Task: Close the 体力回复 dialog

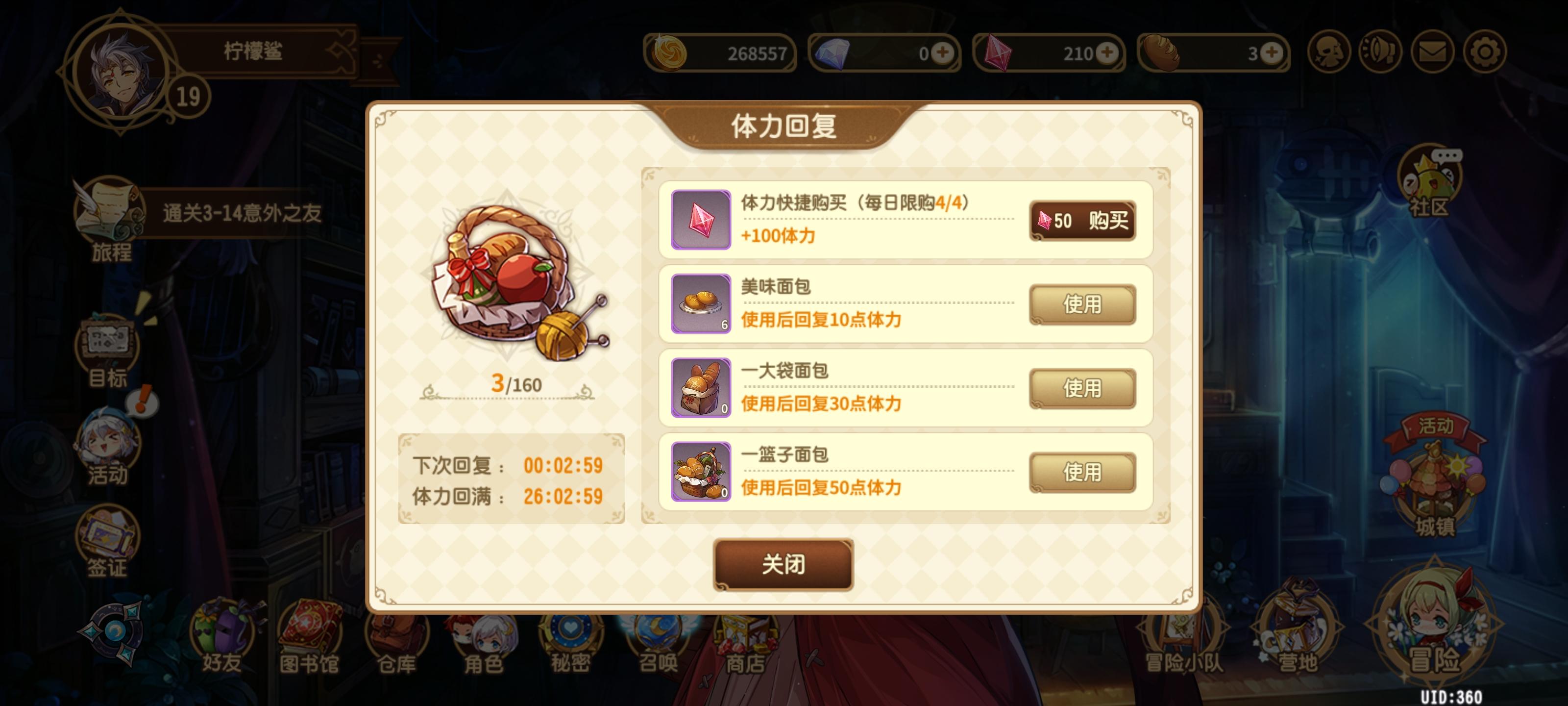Action: click(784, 565)
